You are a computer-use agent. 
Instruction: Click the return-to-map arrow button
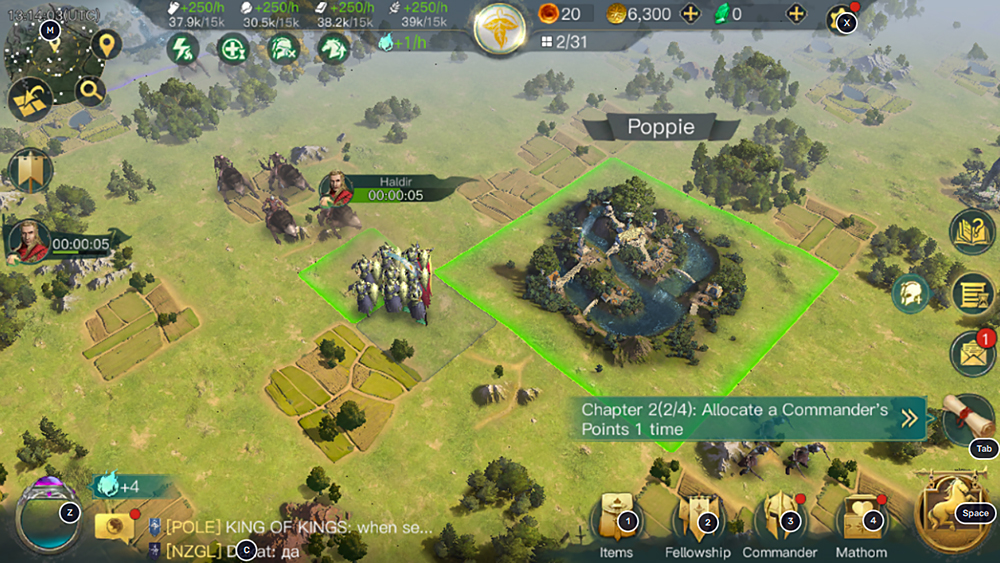[x=31, y=100]
